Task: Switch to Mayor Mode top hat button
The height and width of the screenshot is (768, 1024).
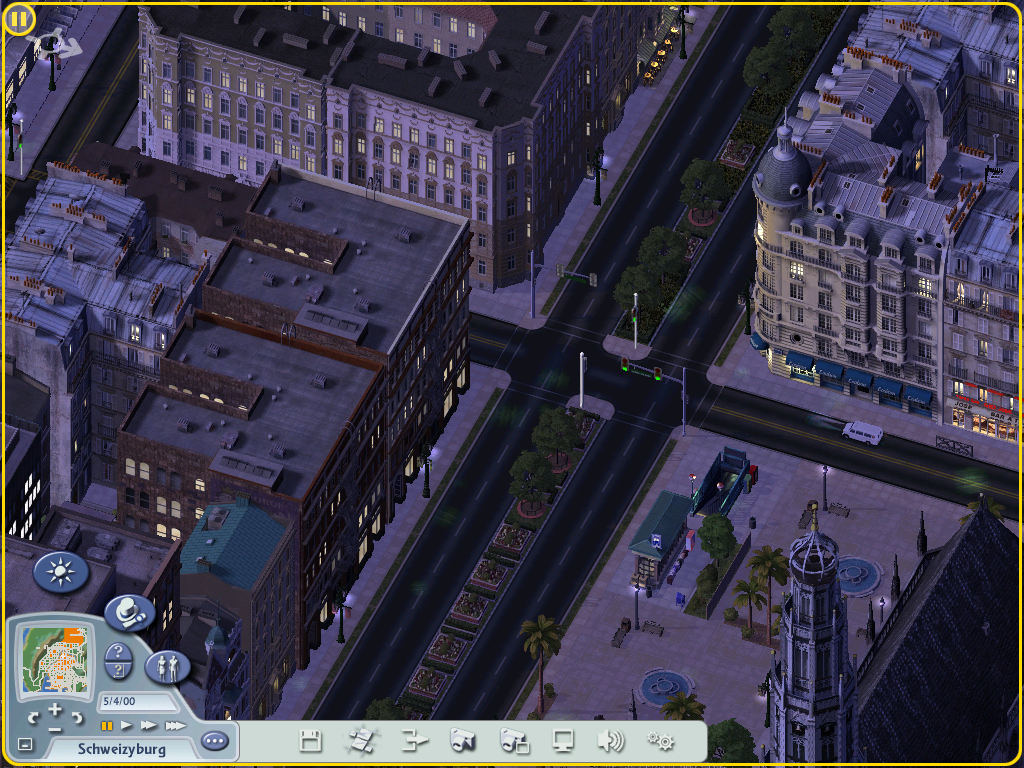Action: [x=129, y=612]
